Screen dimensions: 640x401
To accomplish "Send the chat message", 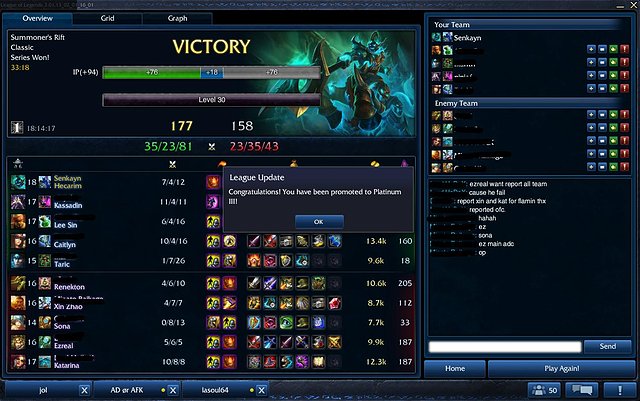I will tap(607, 346).
